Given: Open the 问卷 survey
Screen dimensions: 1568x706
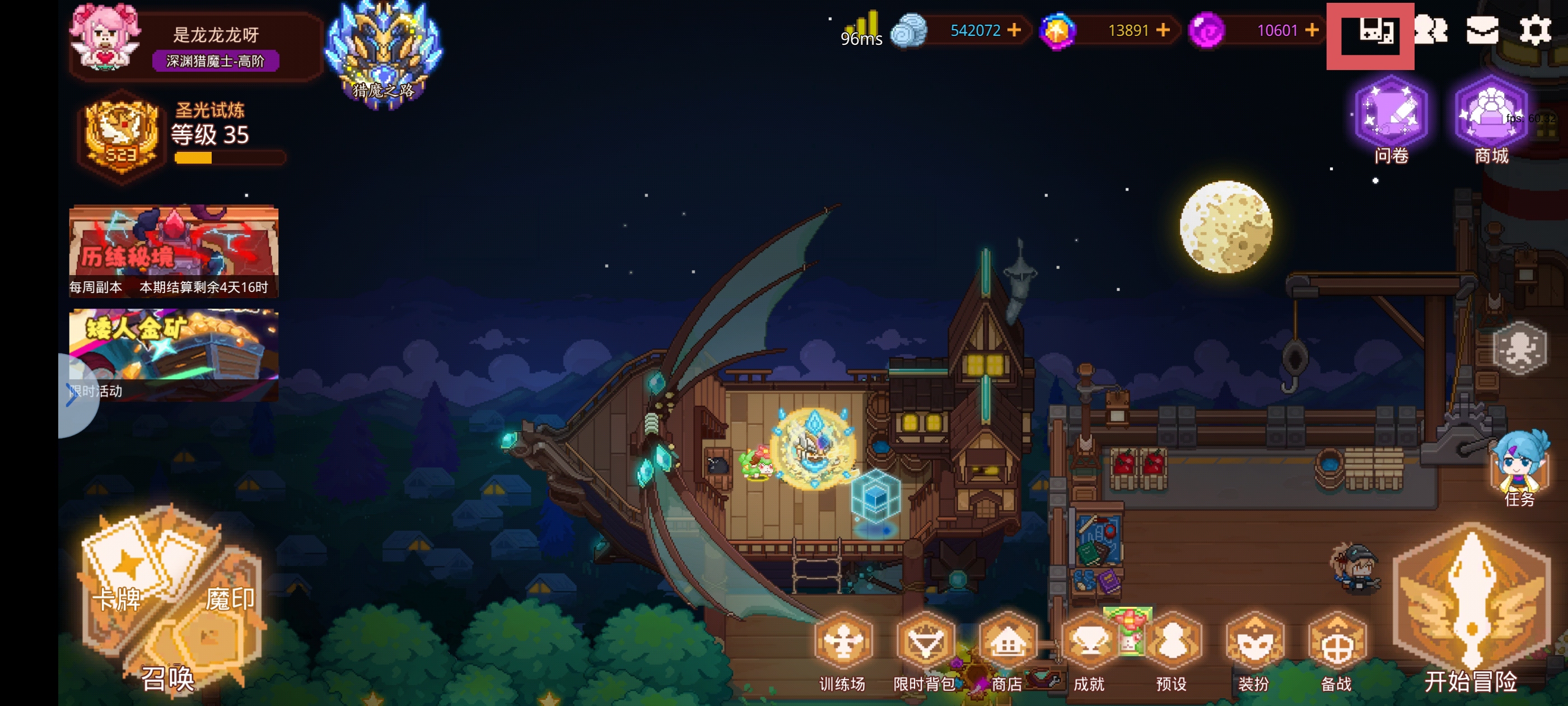Looking at the screenshot, I should pyautogui.click(x=1392, y=119).
